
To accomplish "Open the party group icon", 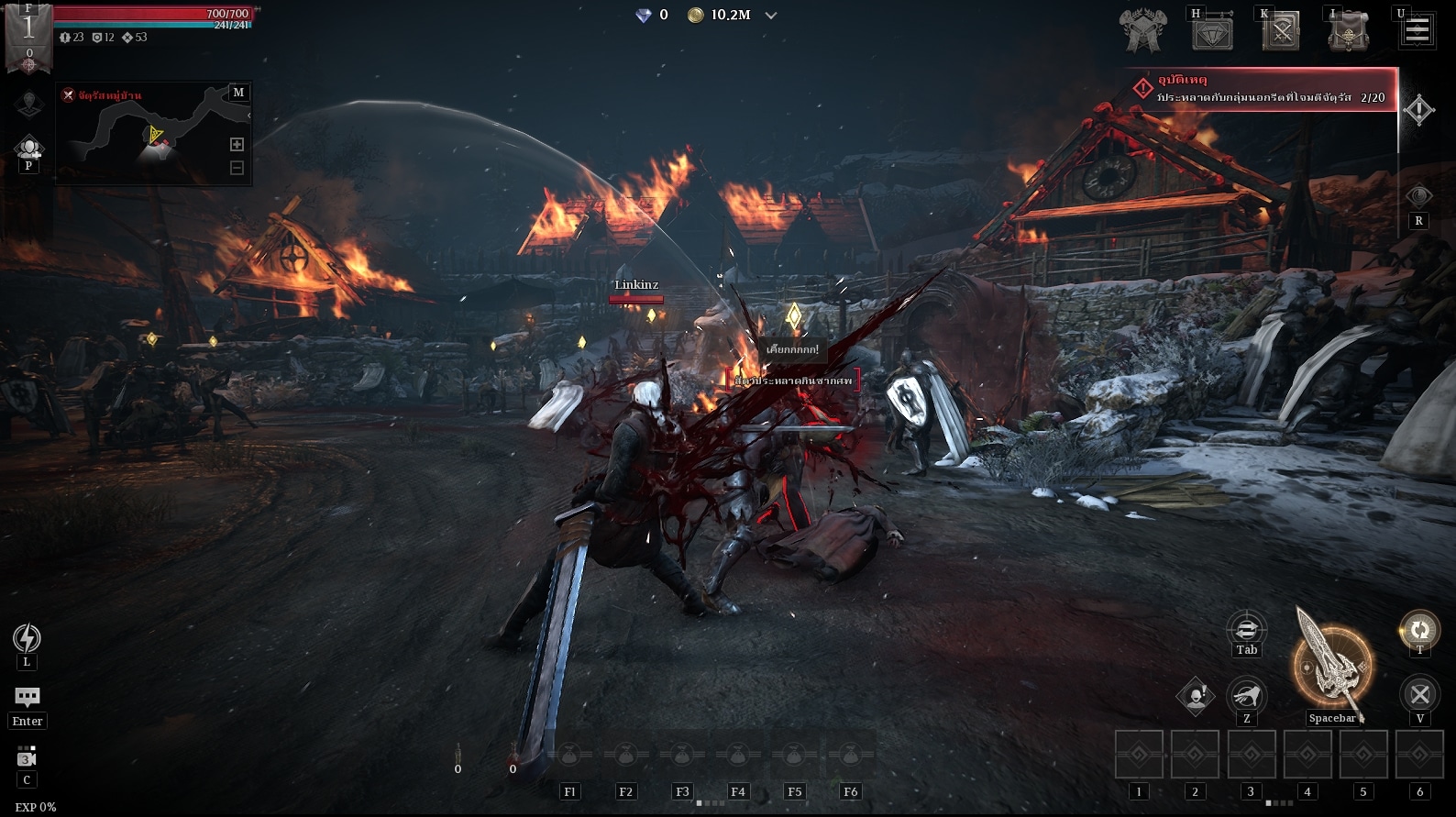I will pyautogui.click(x=28, y=147).
